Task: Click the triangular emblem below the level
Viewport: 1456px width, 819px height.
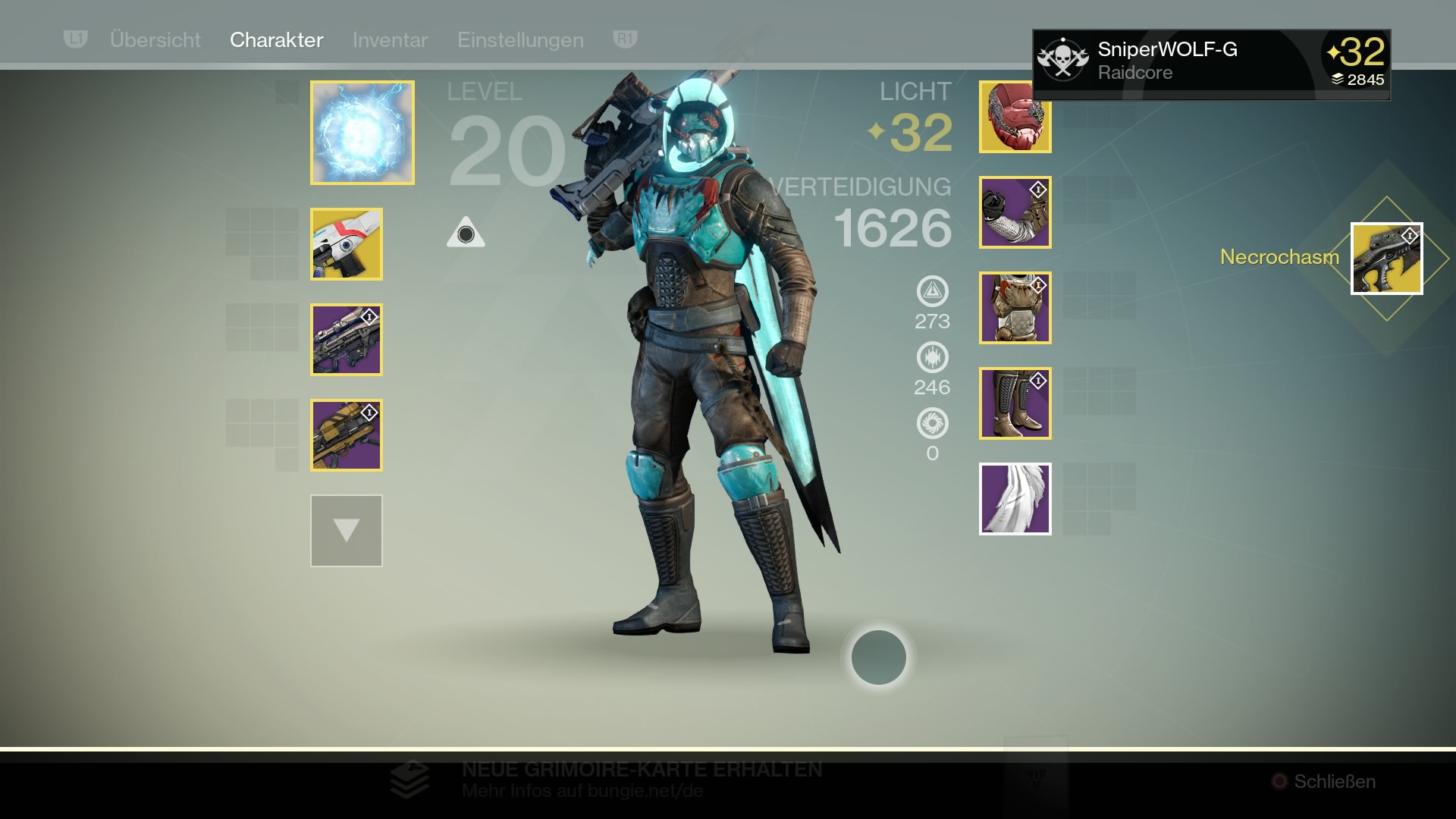Action: point(466,233)
